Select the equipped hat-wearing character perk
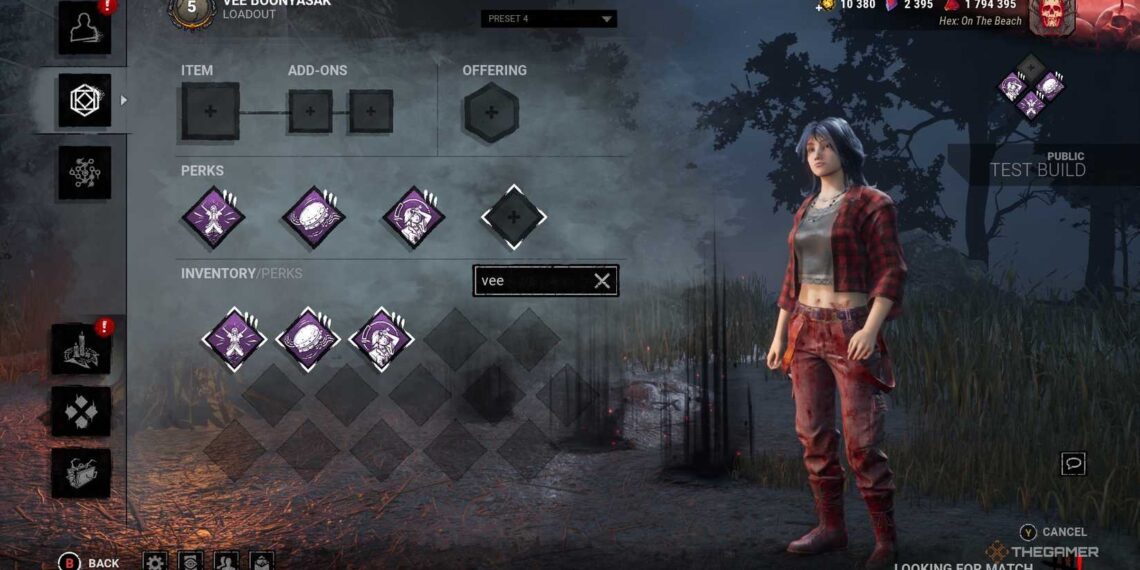Screen dimensions: 1140x570 (x=414, y=216)
